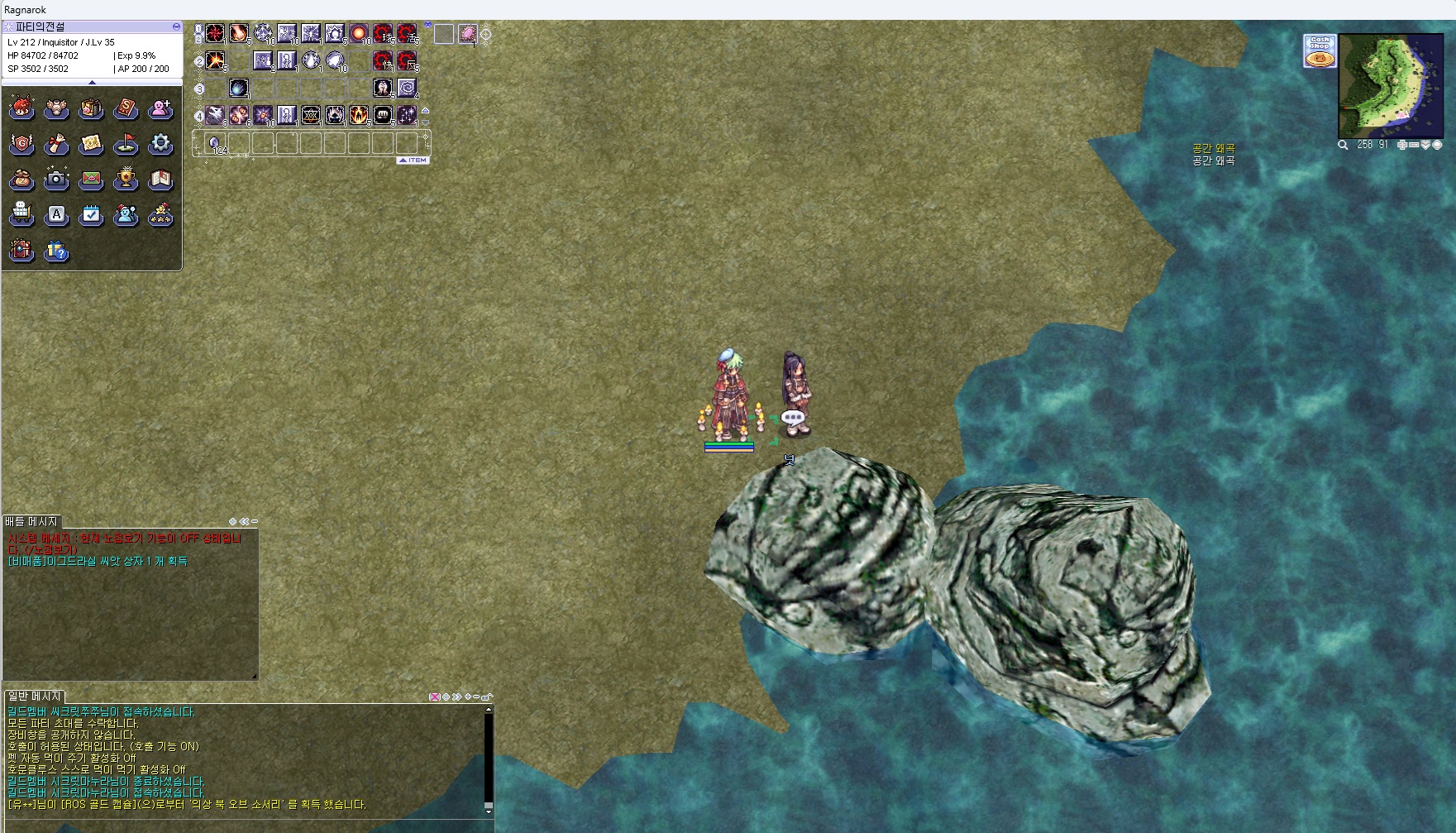This screenshot has width=1456, height=833.
Task: Open the camera screenshot menu icon
Action: coord(56,180)
